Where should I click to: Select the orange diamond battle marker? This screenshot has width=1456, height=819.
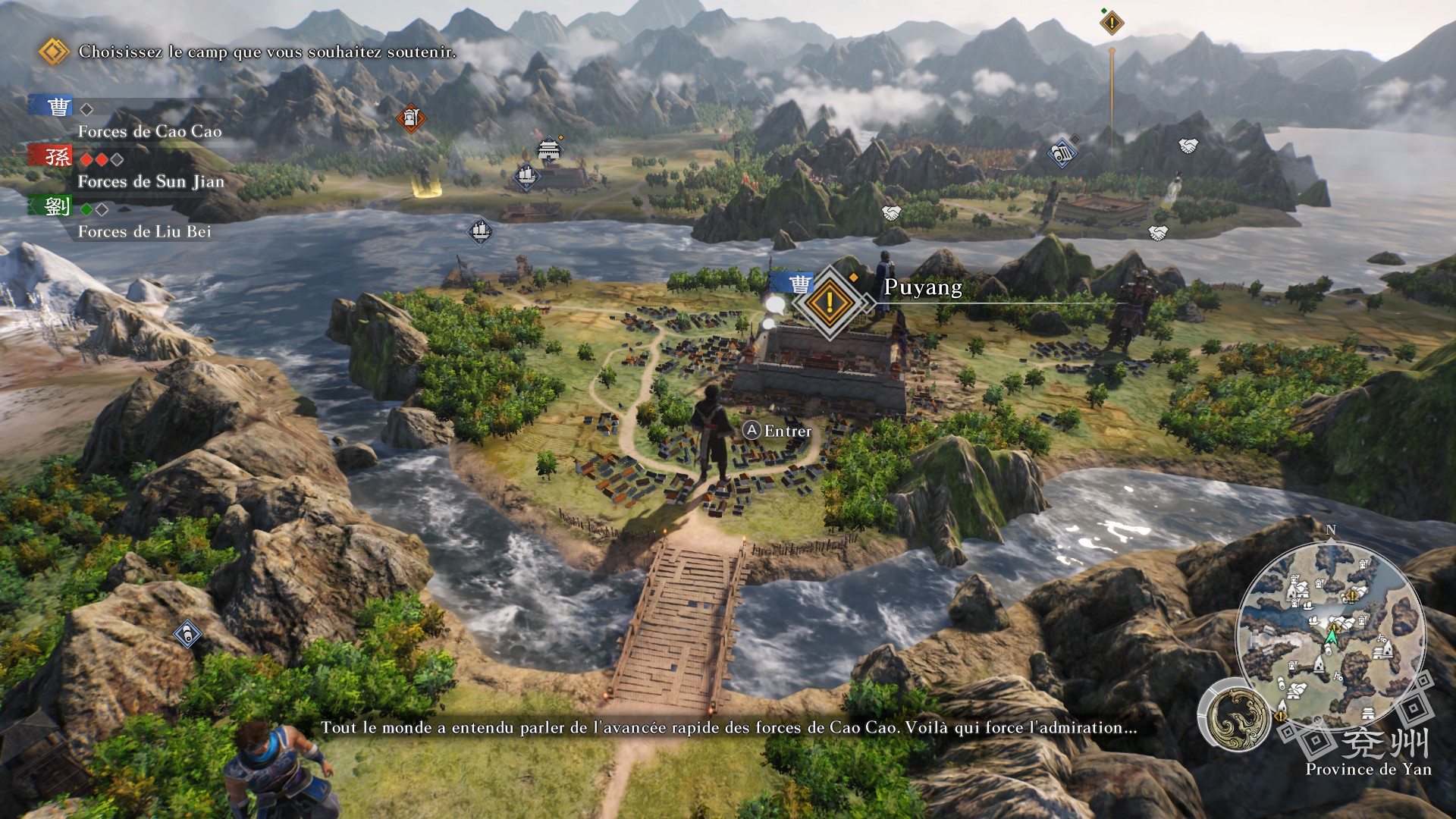click(410, 118)
